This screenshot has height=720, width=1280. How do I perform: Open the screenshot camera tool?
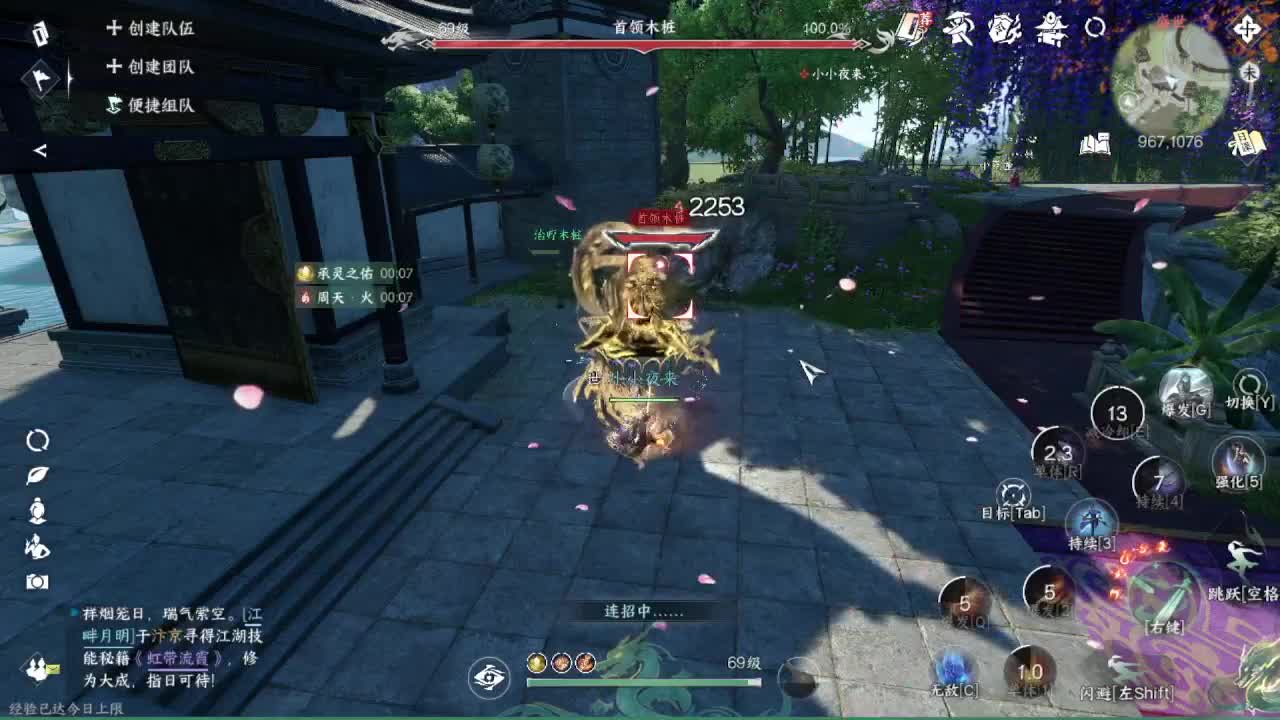click(37, 580)
